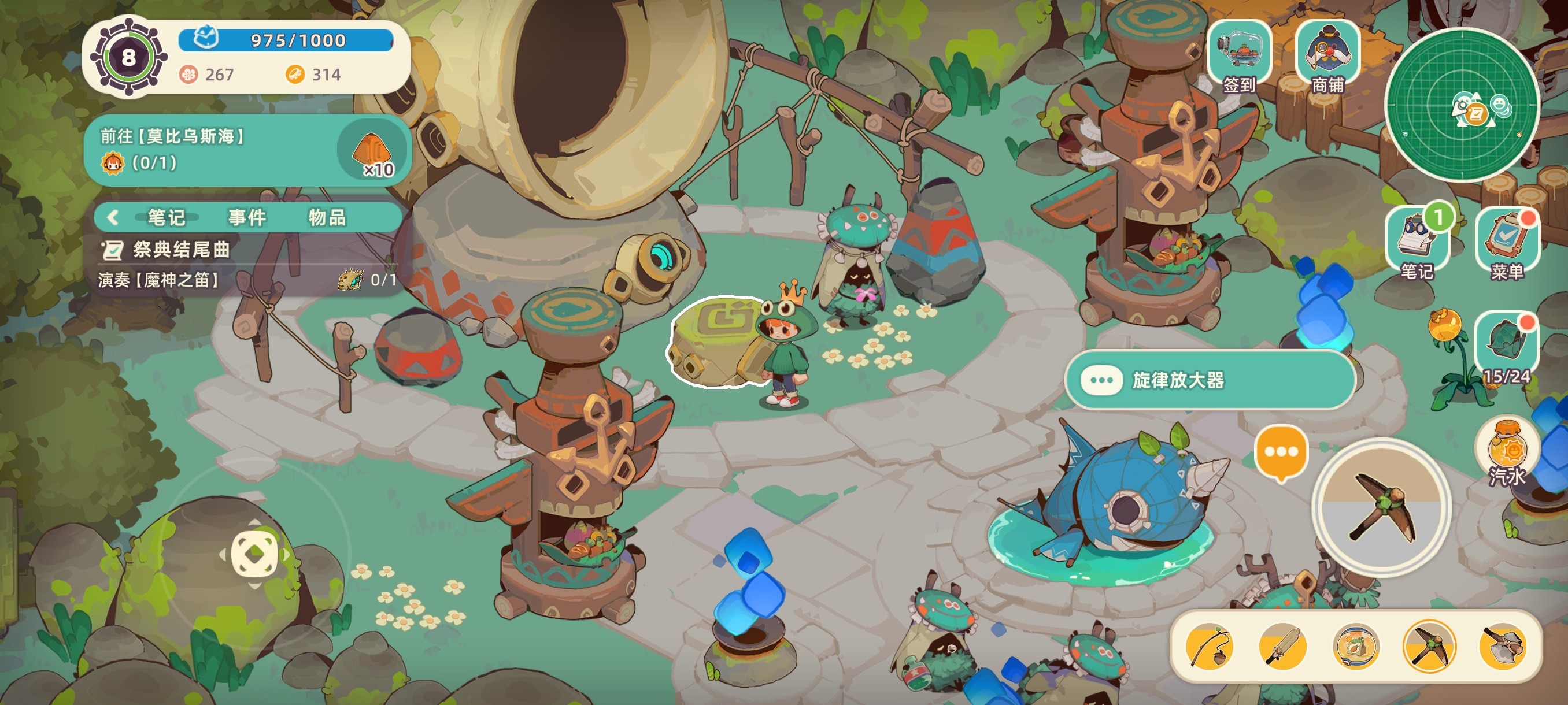The height and width of the screenshot is (705, 1568).
Task: Collapse the quest panel with left arrow
Action: tap(113, 217)
